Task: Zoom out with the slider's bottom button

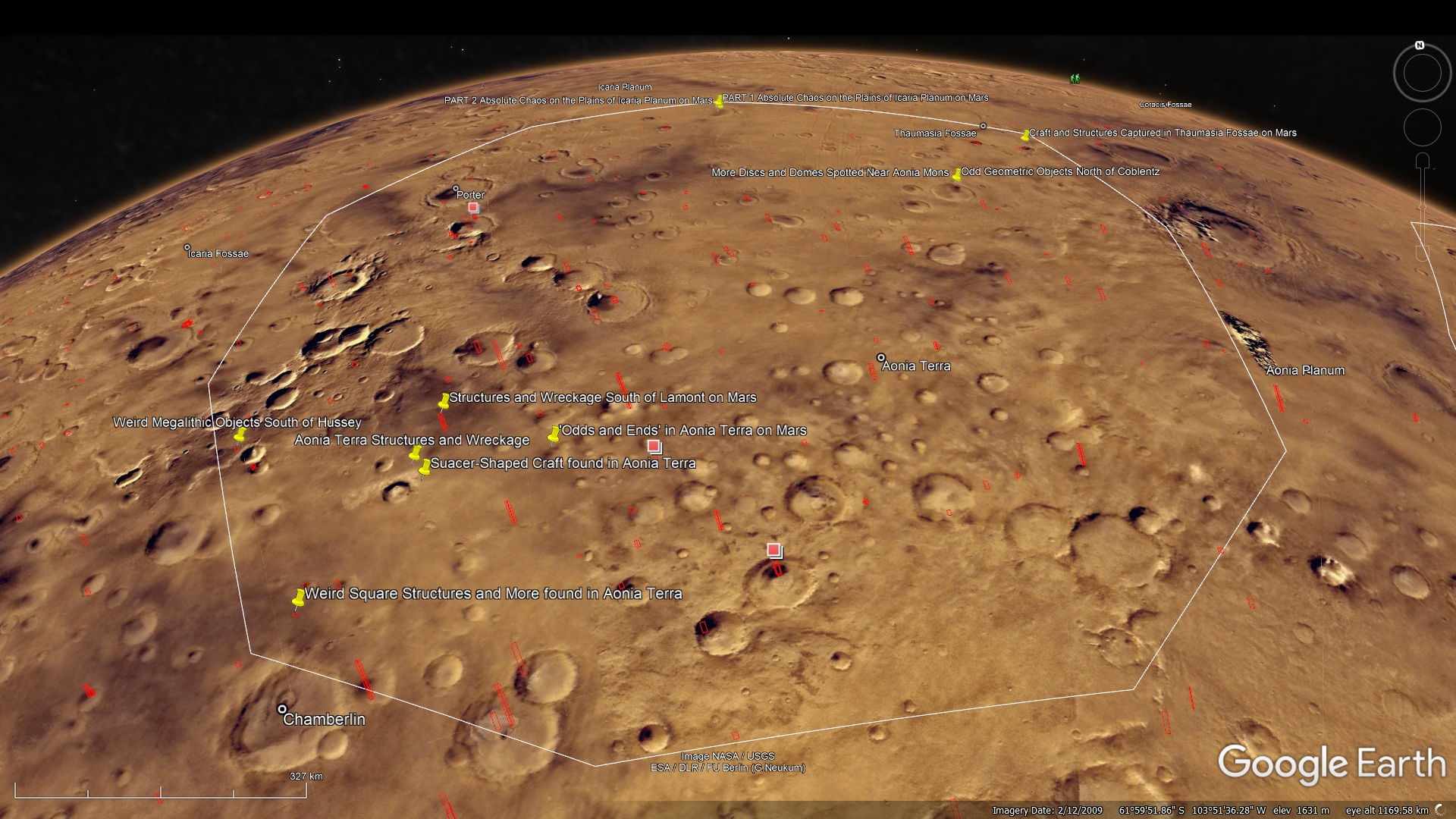Action: [1423, 253]
